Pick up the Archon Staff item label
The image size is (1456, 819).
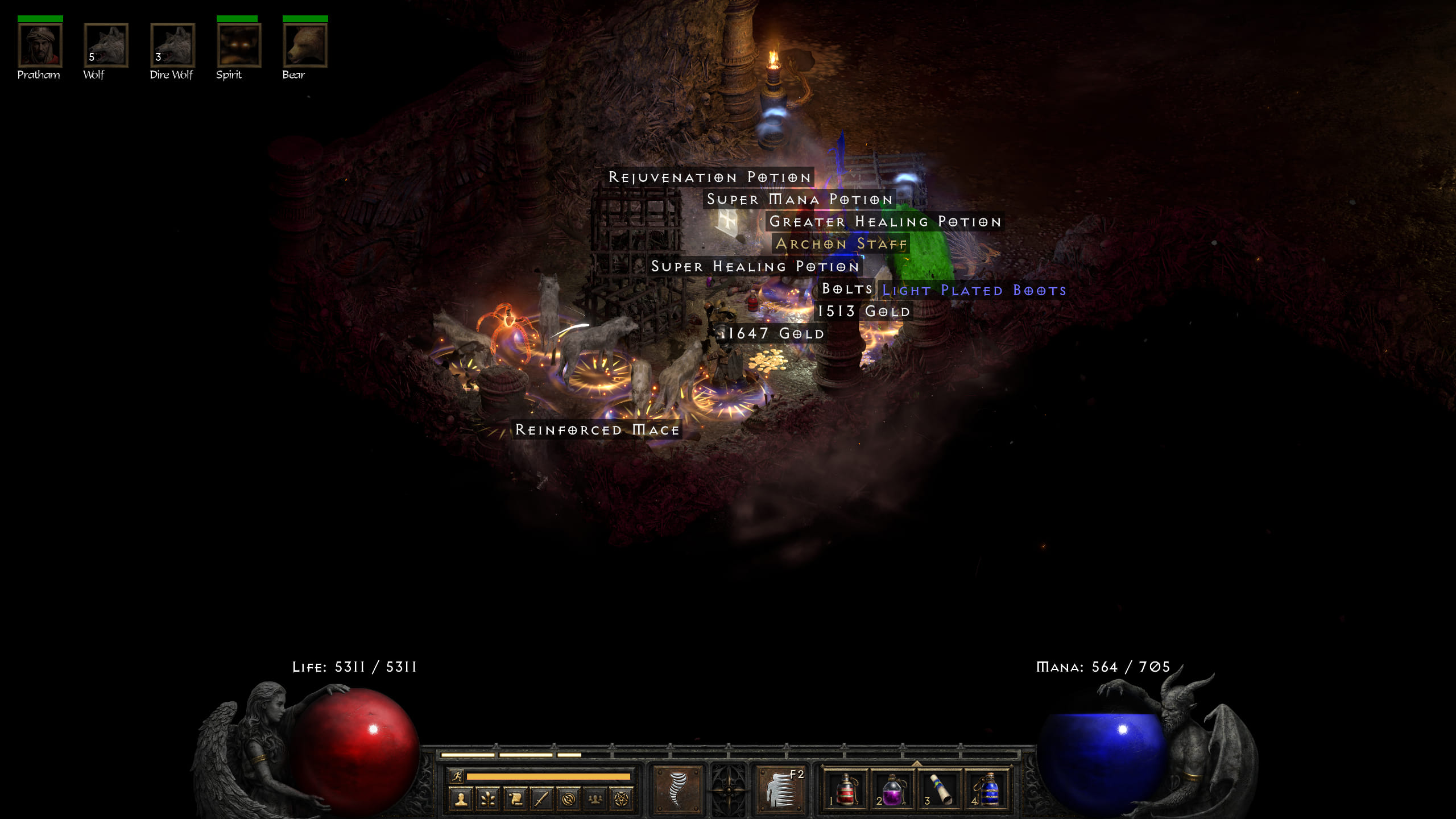[x=841, y=244]
